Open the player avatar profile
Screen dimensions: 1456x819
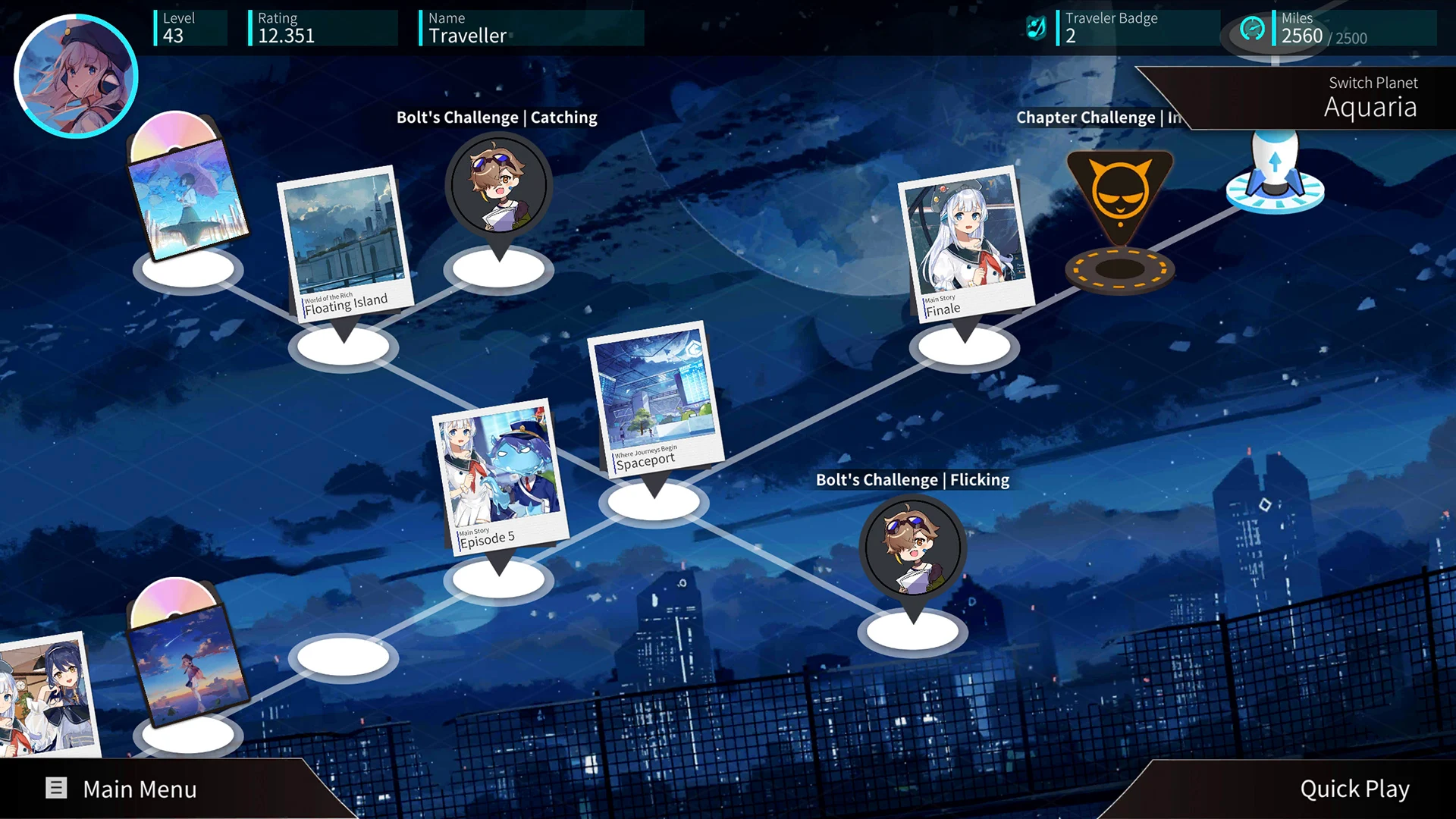(76, 76)
